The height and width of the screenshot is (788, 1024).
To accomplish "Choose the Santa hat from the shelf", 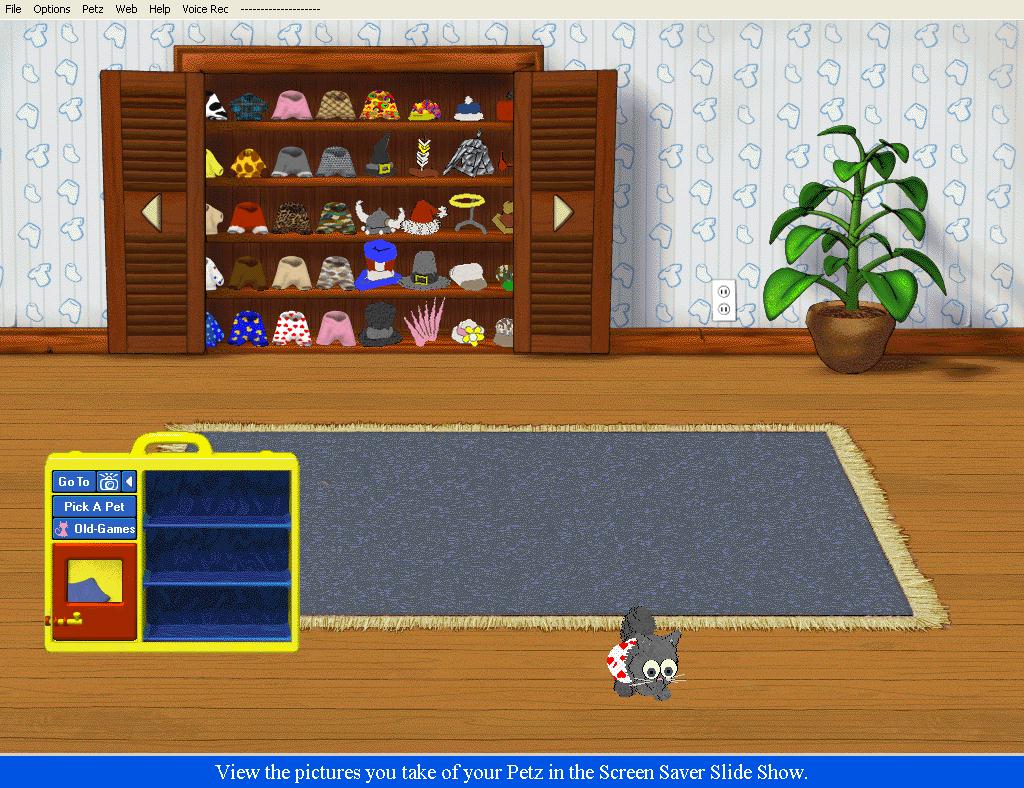I will [424, 213].
